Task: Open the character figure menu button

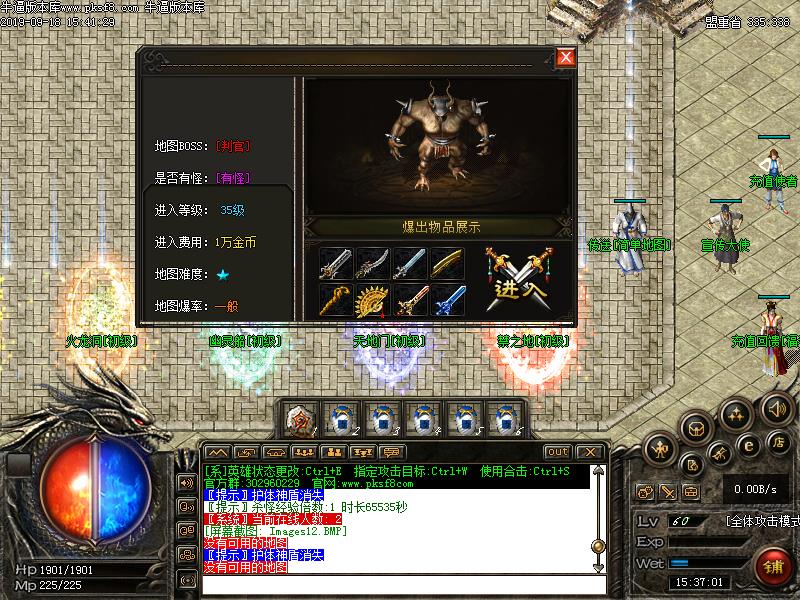Action: pos(660,451)
